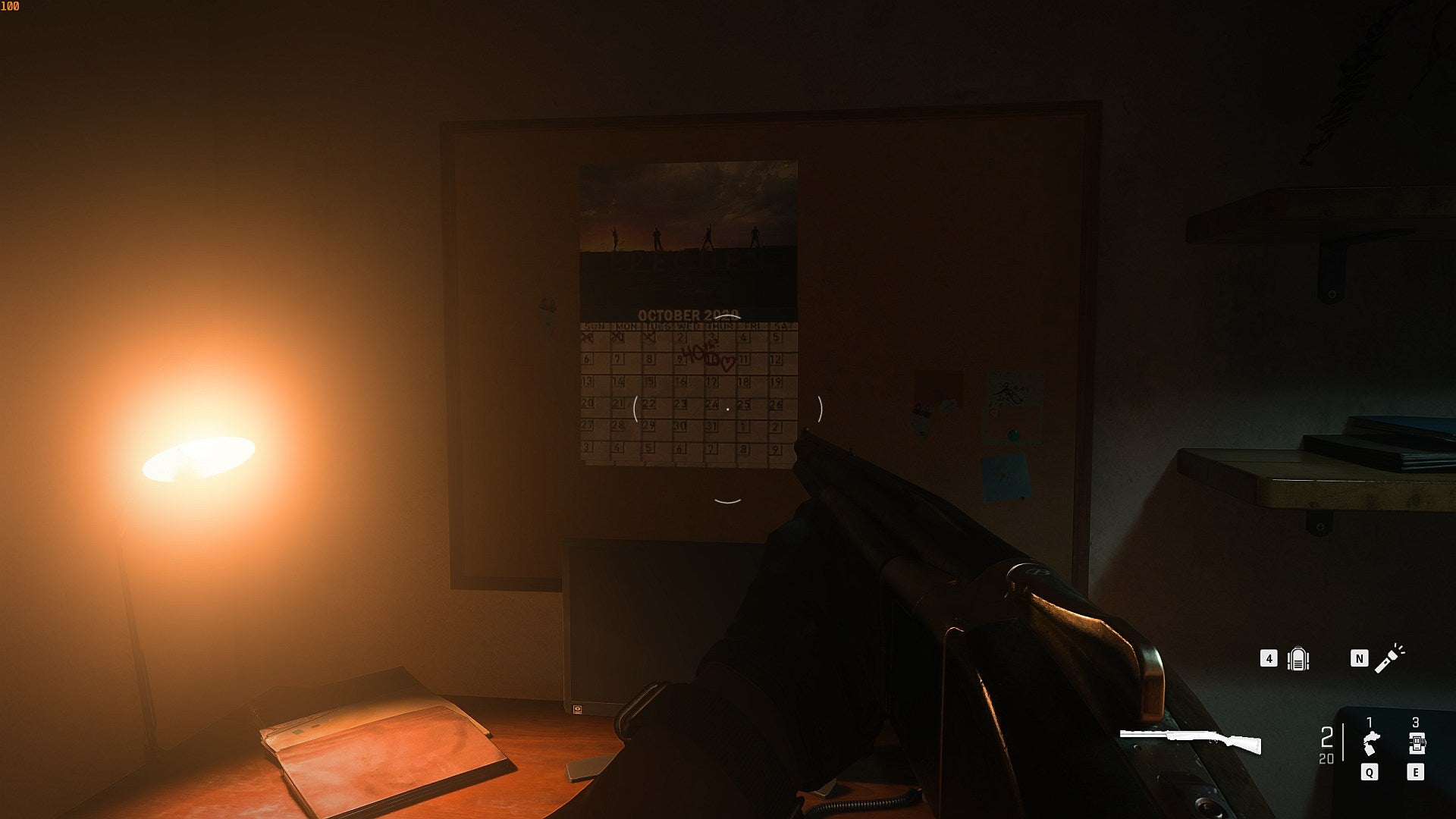Viewport: 1456px width, 819px height.
Task: Click the armor plate backpack icon
Action: (1298, 659)
